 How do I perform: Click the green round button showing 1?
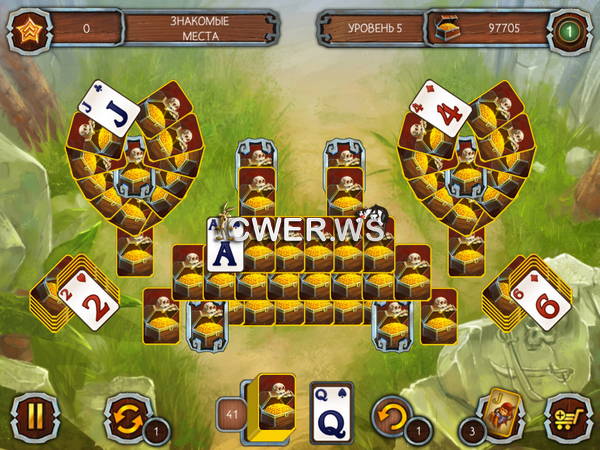[x=570, y=28]
